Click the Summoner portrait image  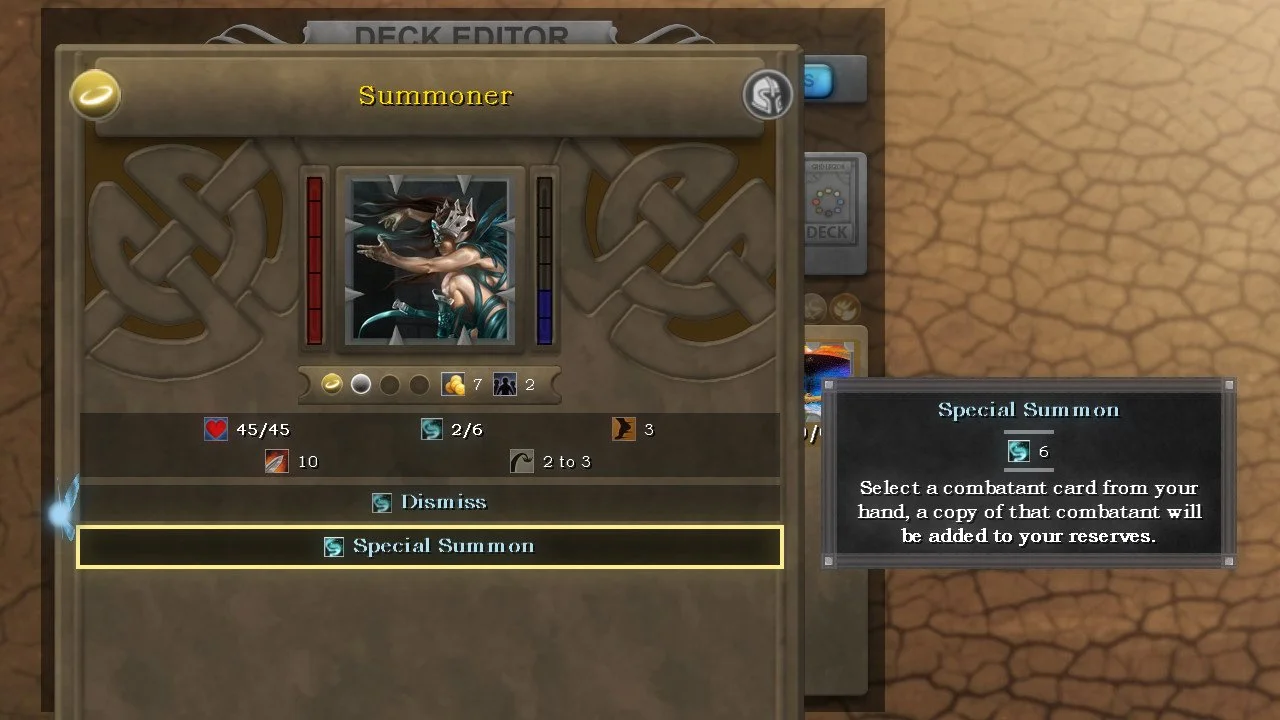[x=429, y=258]
